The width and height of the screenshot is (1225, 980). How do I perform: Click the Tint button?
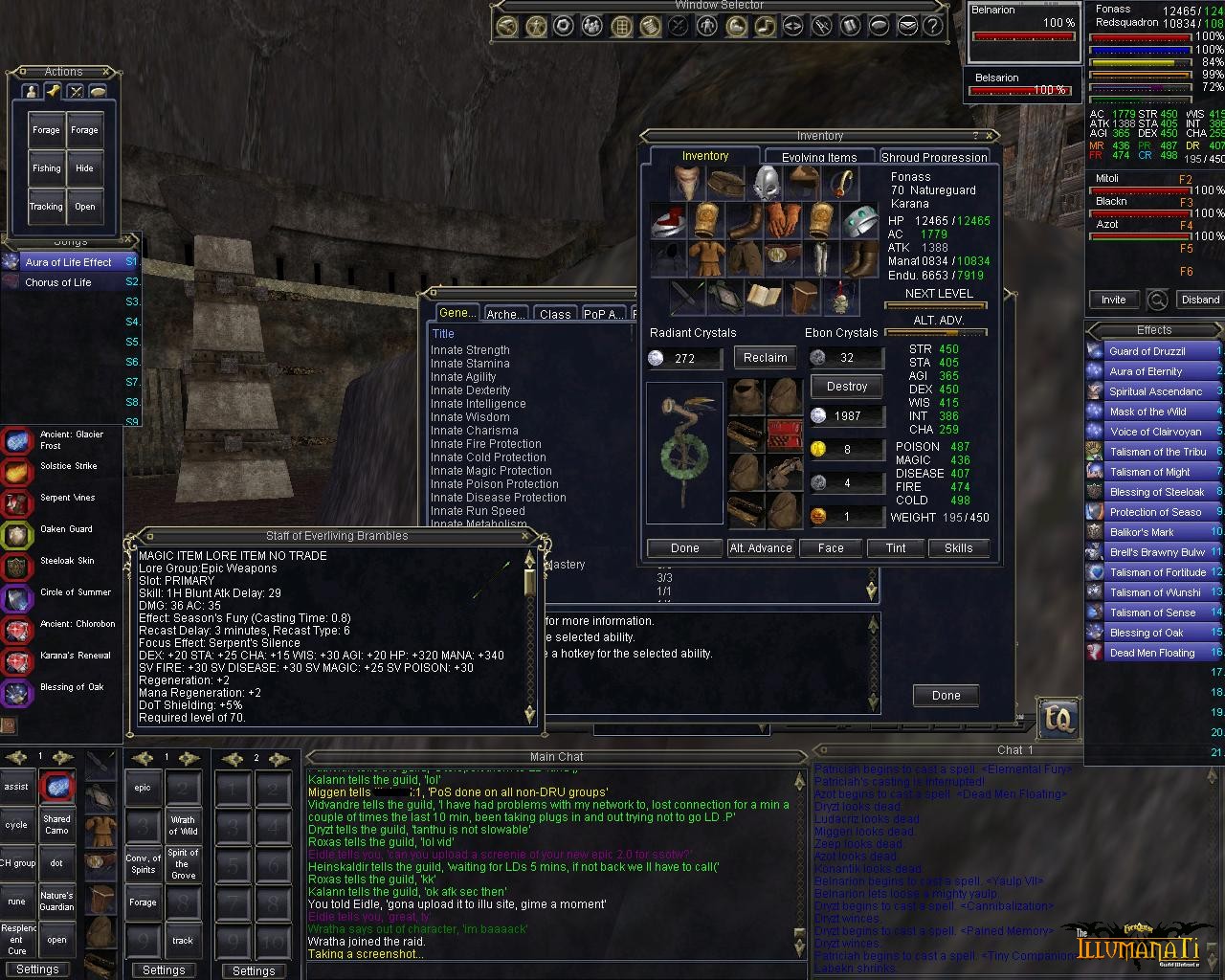896,548
